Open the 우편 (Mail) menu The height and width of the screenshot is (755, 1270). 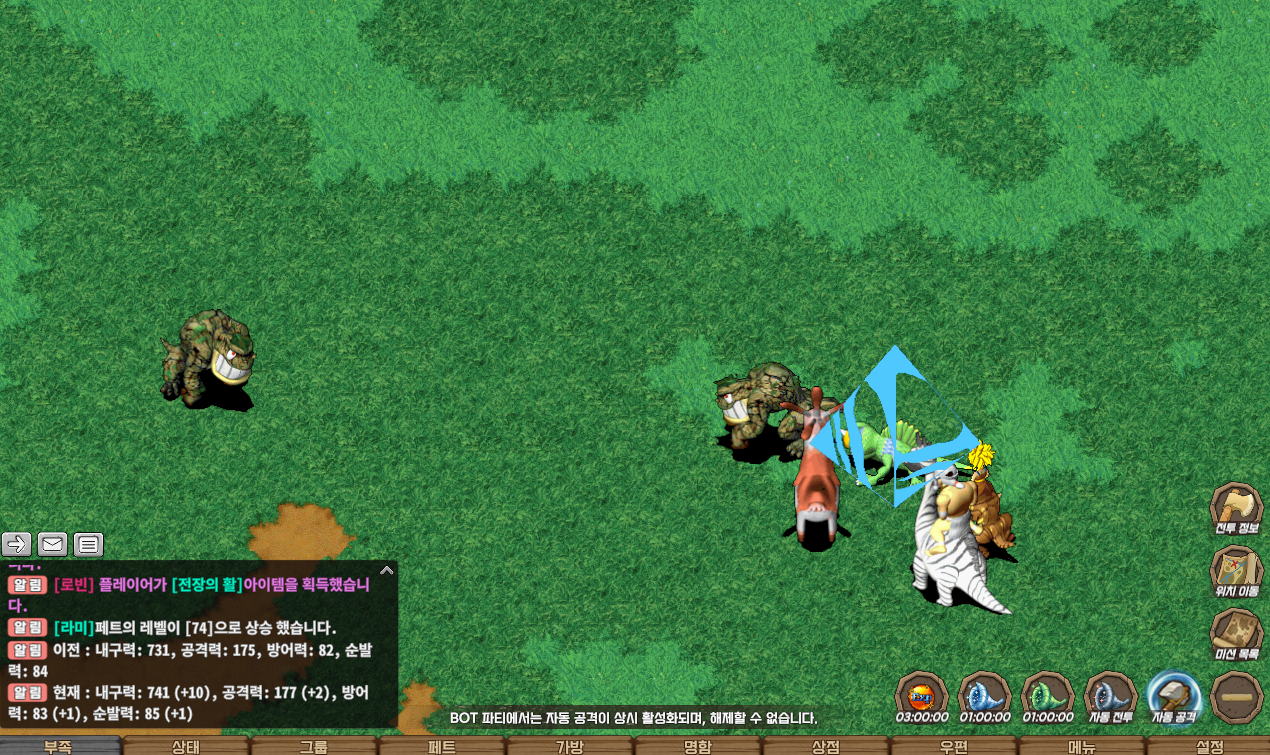click(x=953, y=746)
